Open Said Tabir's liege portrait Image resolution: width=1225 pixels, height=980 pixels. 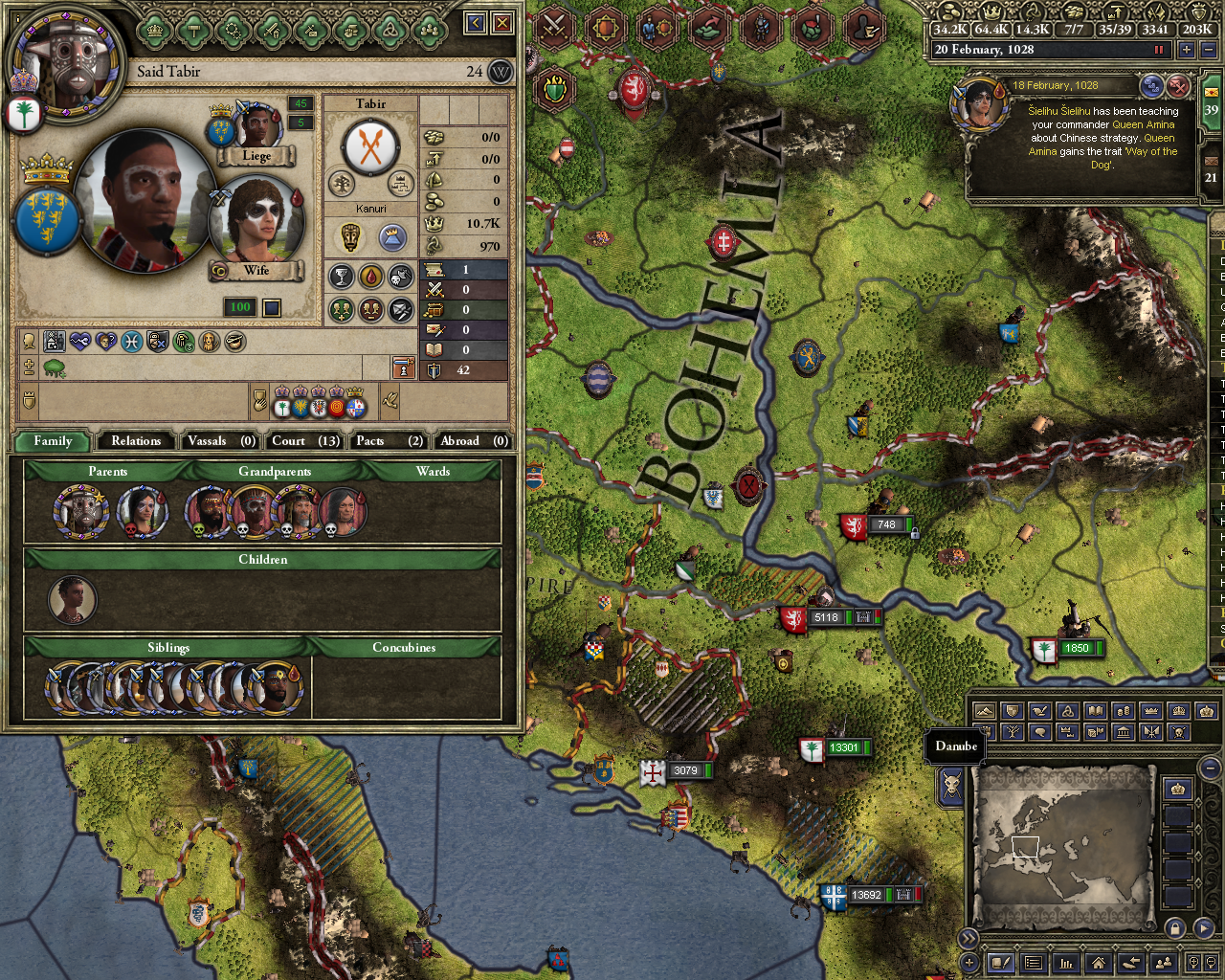(x=258, y=124)
